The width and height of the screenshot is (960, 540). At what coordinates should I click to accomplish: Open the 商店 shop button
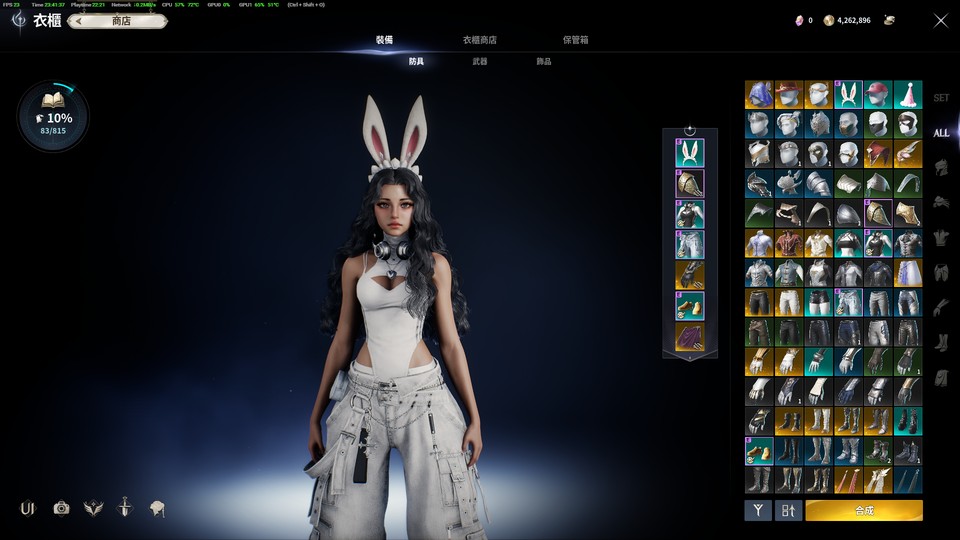click(121, 20)
